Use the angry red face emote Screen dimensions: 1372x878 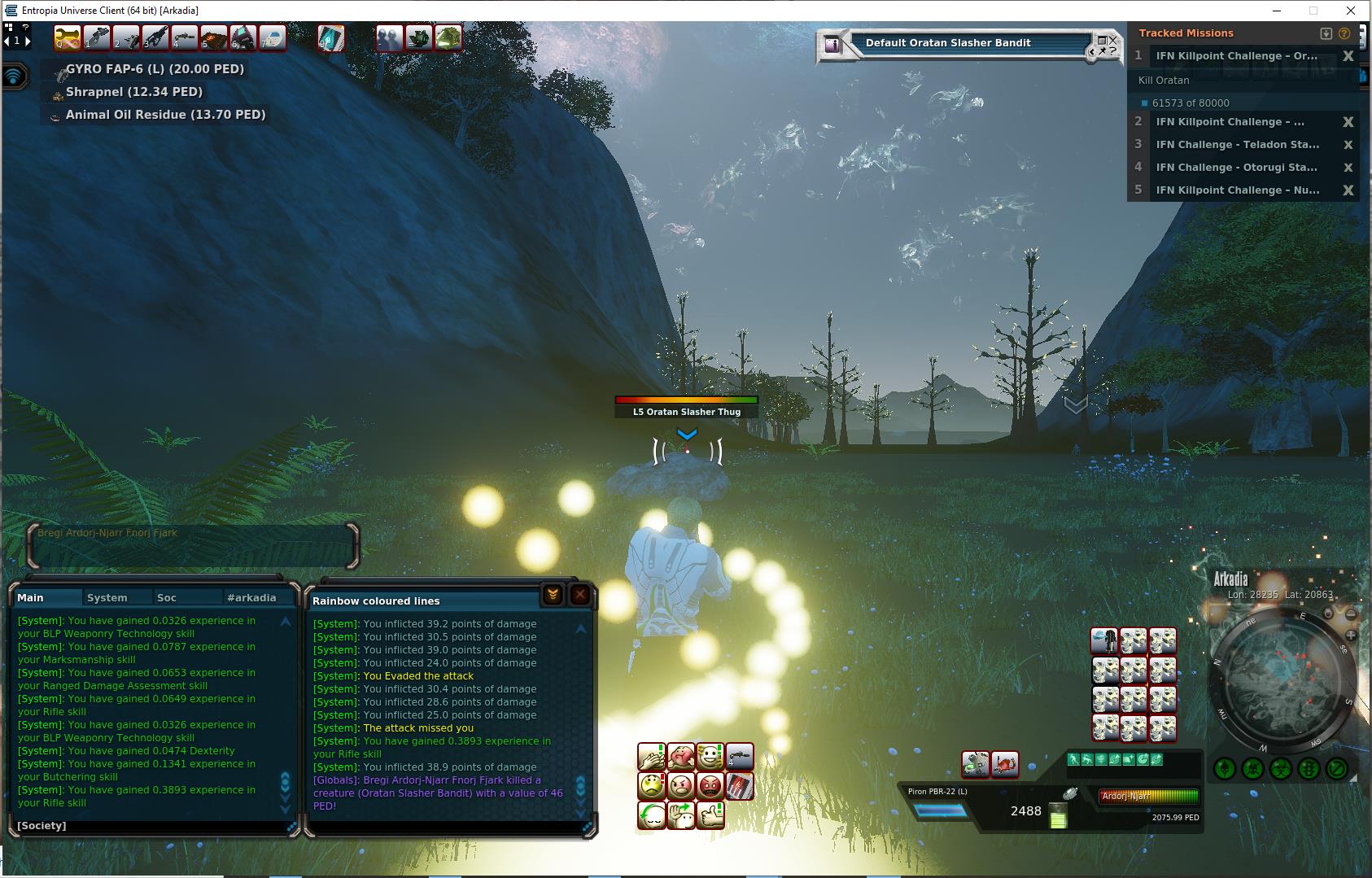coord(710,786)
